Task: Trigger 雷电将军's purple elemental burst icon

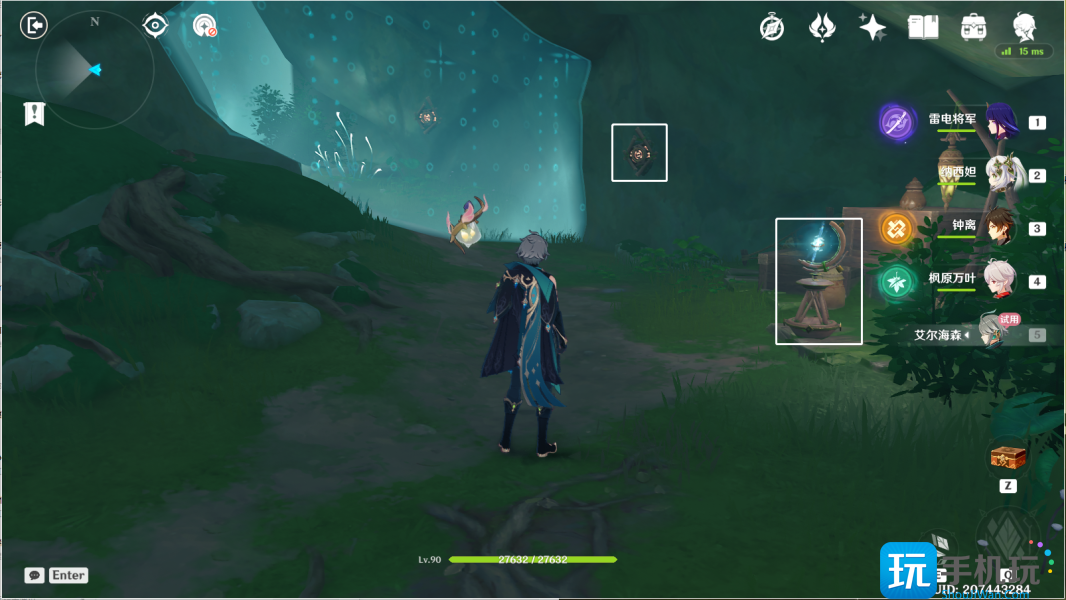Action: point(897,123)
